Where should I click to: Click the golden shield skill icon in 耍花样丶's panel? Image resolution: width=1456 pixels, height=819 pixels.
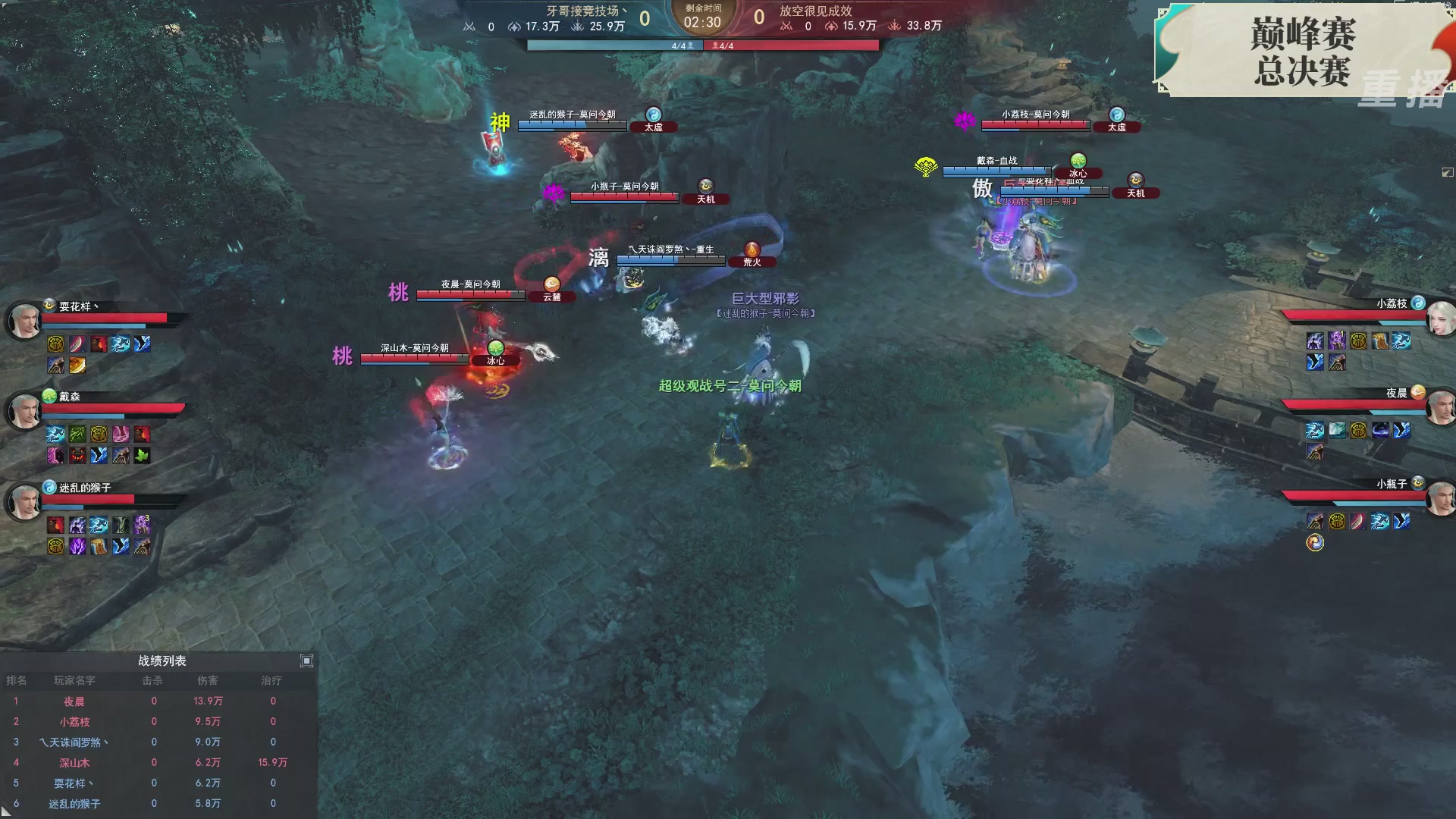55,343
